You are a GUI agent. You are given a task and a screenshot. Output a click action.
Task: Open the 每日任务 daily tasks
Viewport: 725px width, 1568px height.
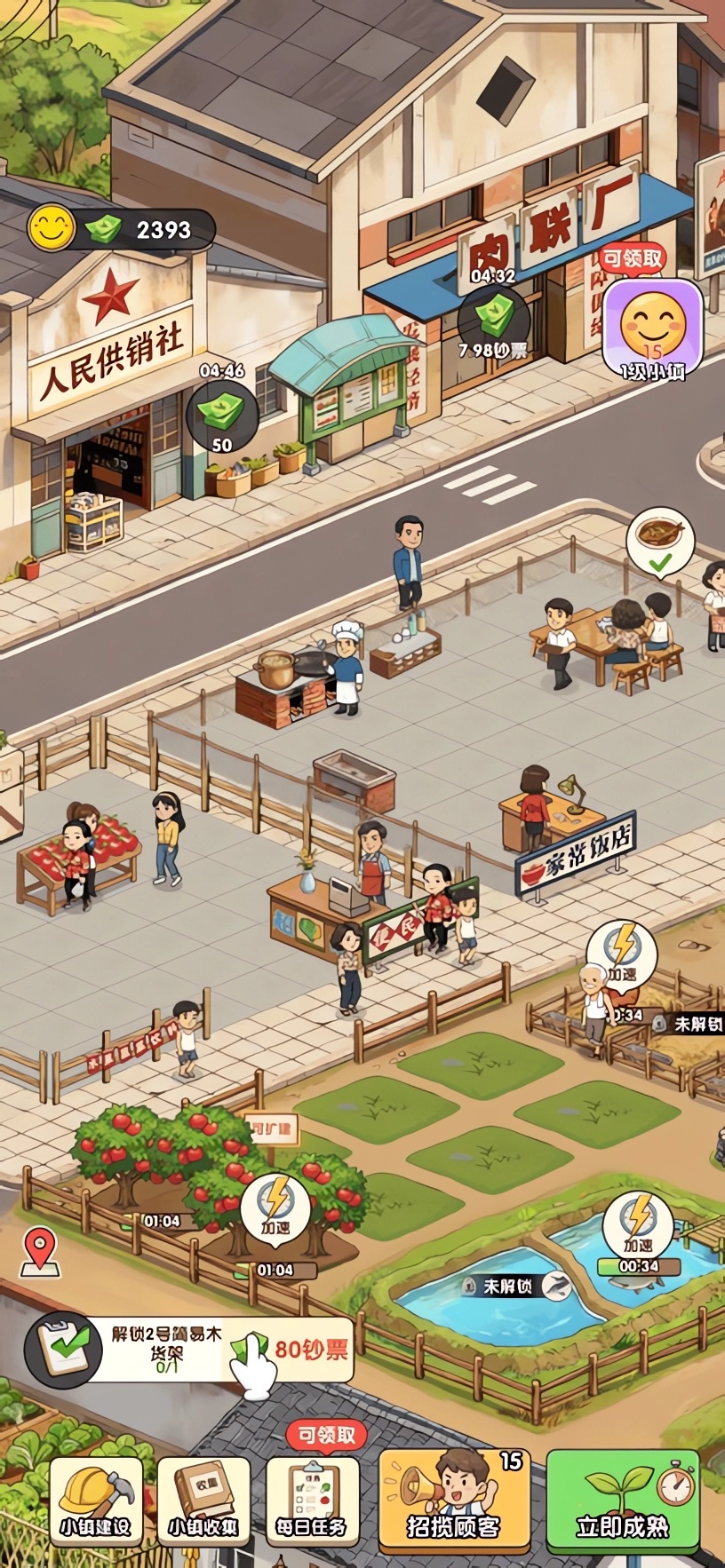(312, 1501)
